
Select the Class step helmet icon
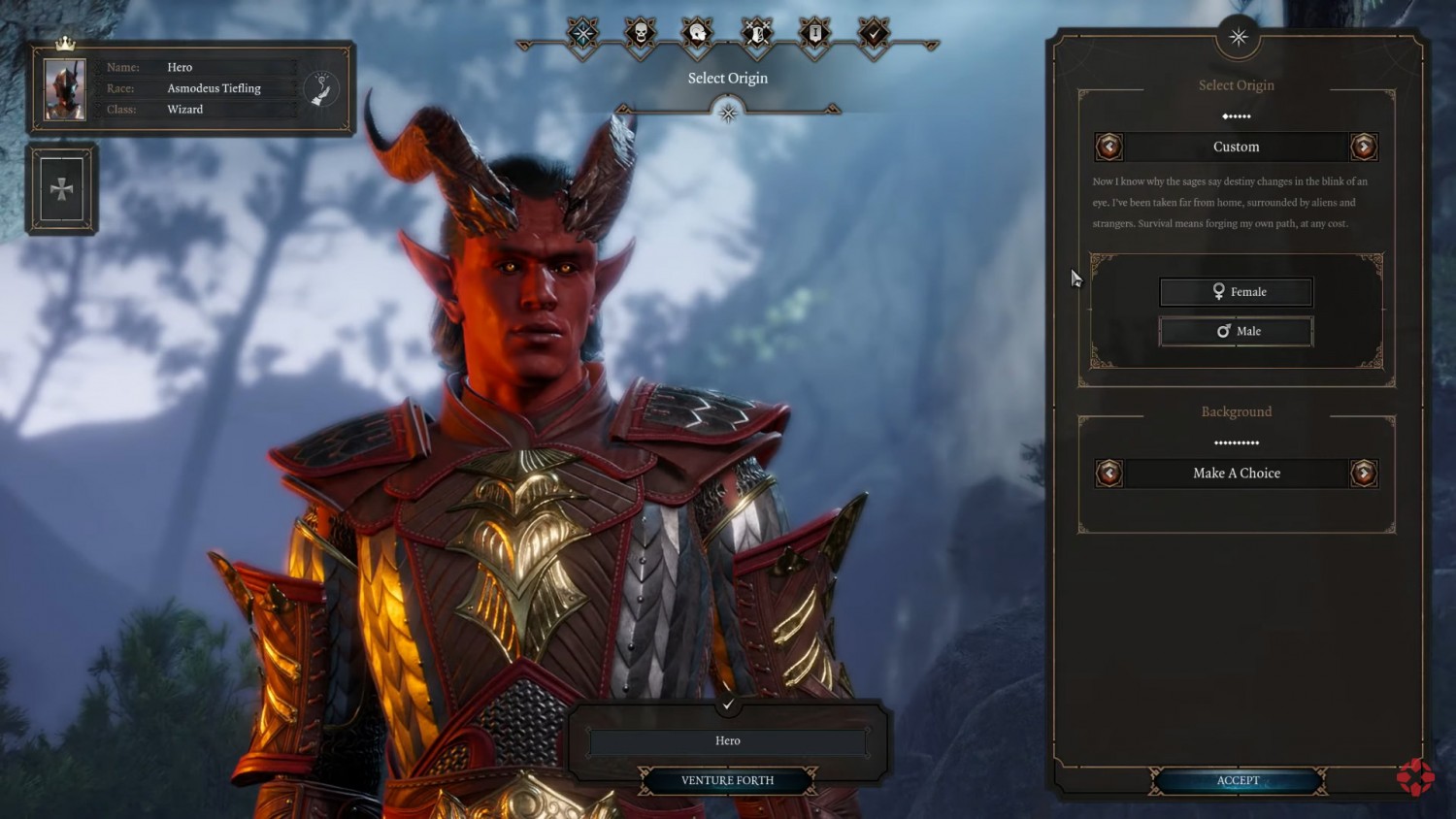pyautogui.click(x=697, y=32)
